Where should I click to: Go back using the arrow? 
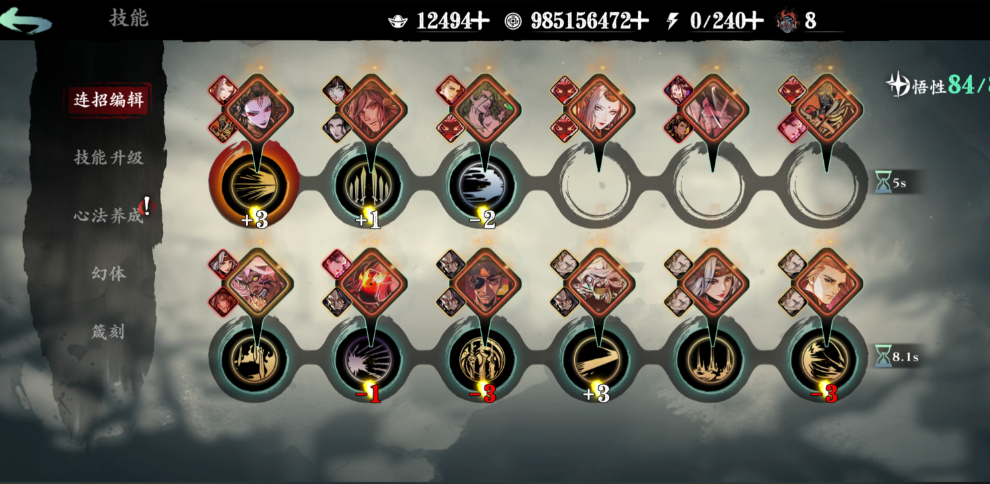tap(26, 20)
